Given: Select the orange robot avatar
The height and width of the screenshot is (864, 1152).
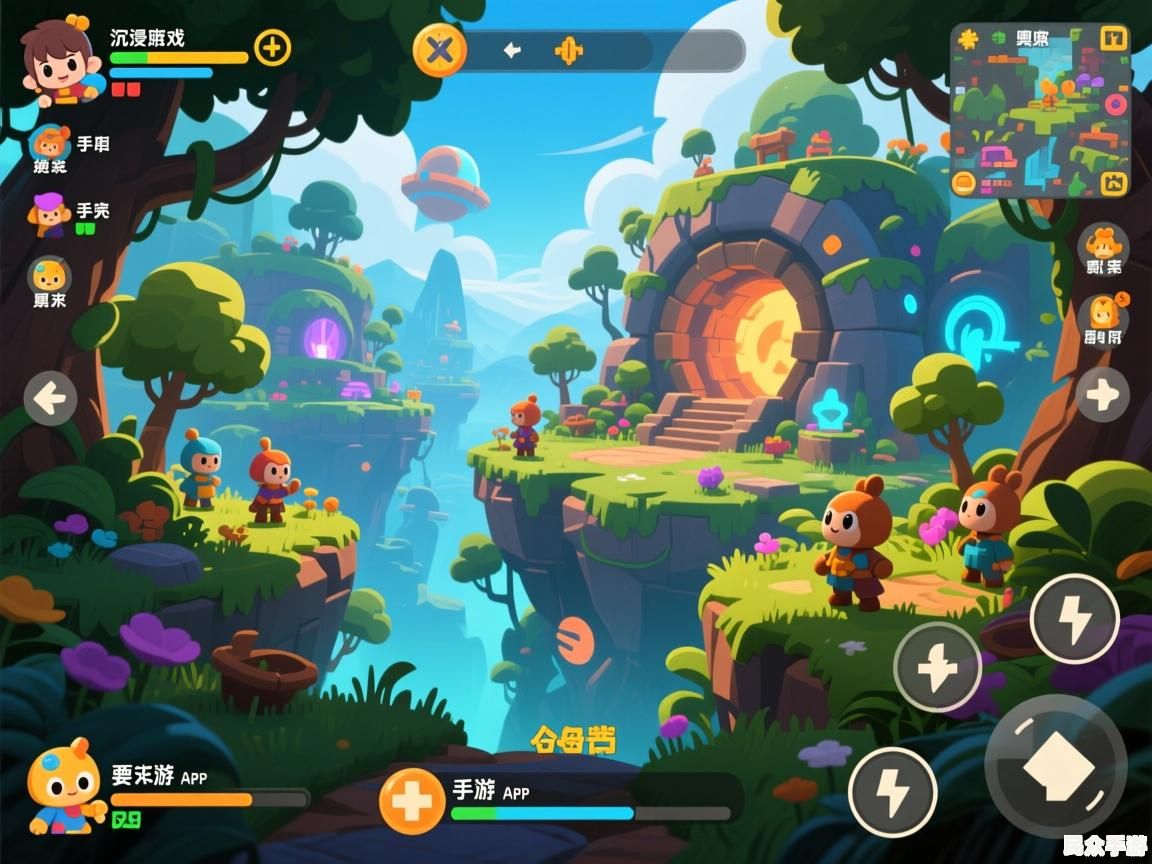Looking at the screenshot, I should [x=62, y=786].
